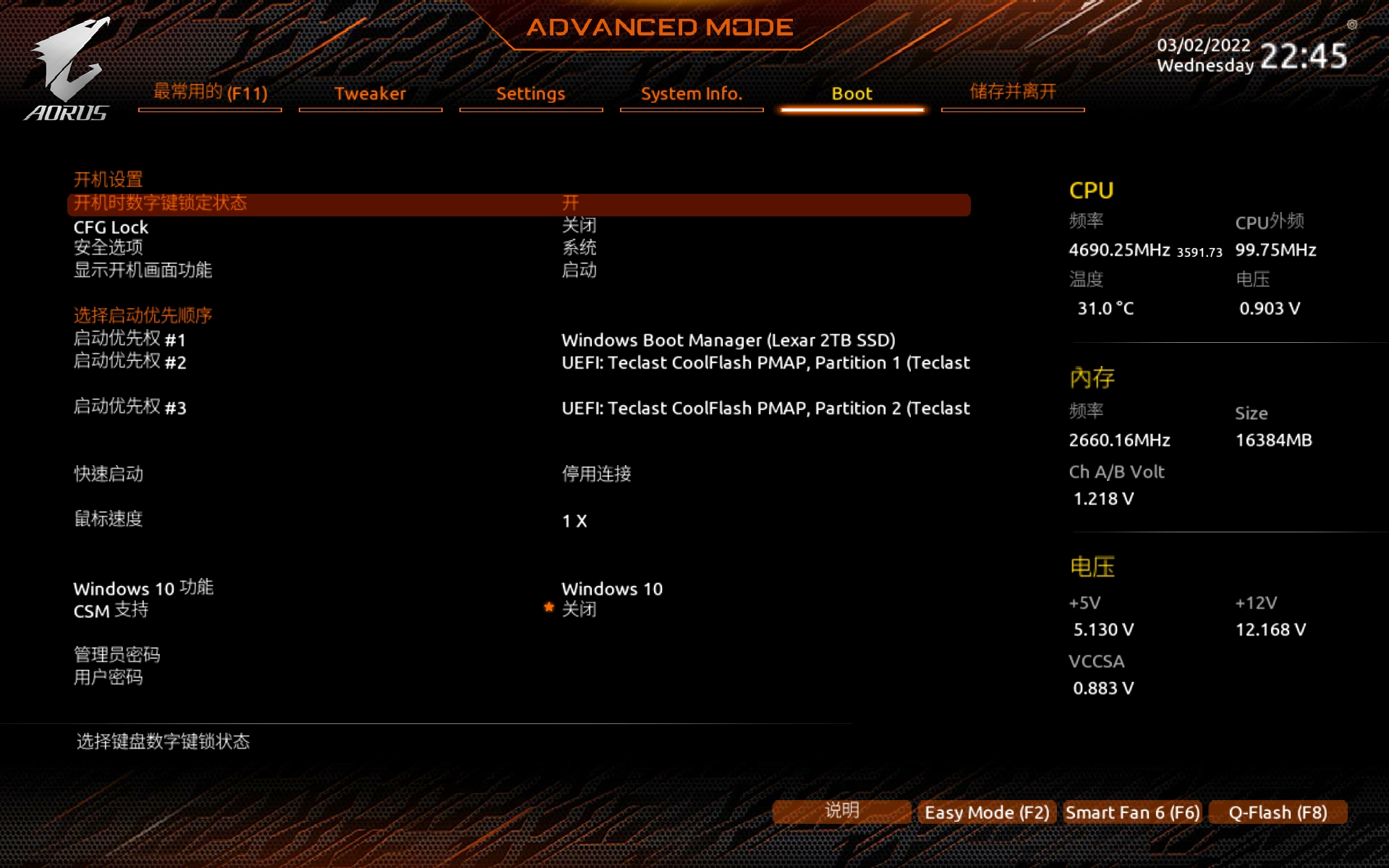Open the 最常用的 (F11) favorites tab

point(210,93)
